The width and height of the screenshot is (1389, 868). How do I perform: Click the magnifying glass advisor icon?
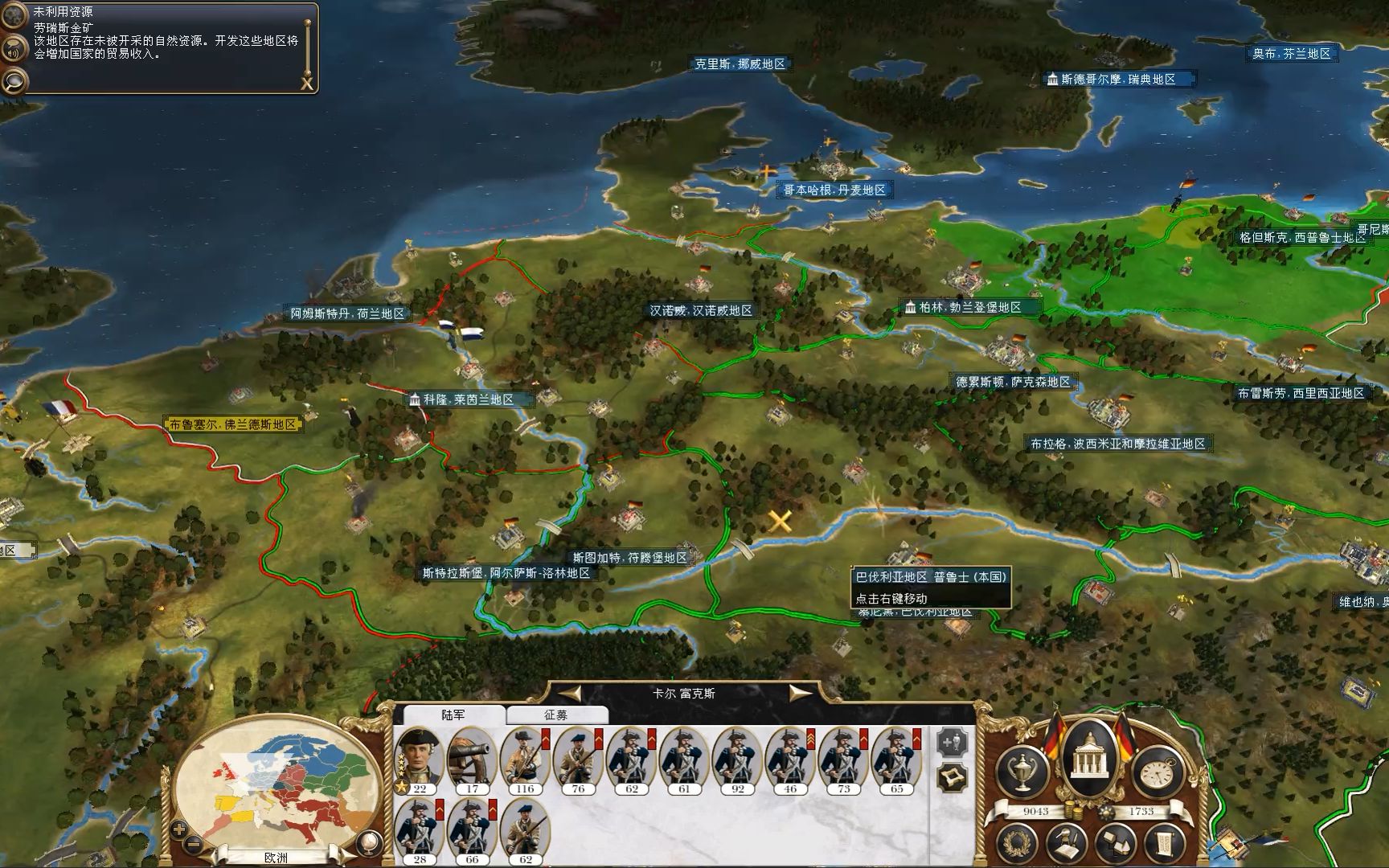pos(14,80)
